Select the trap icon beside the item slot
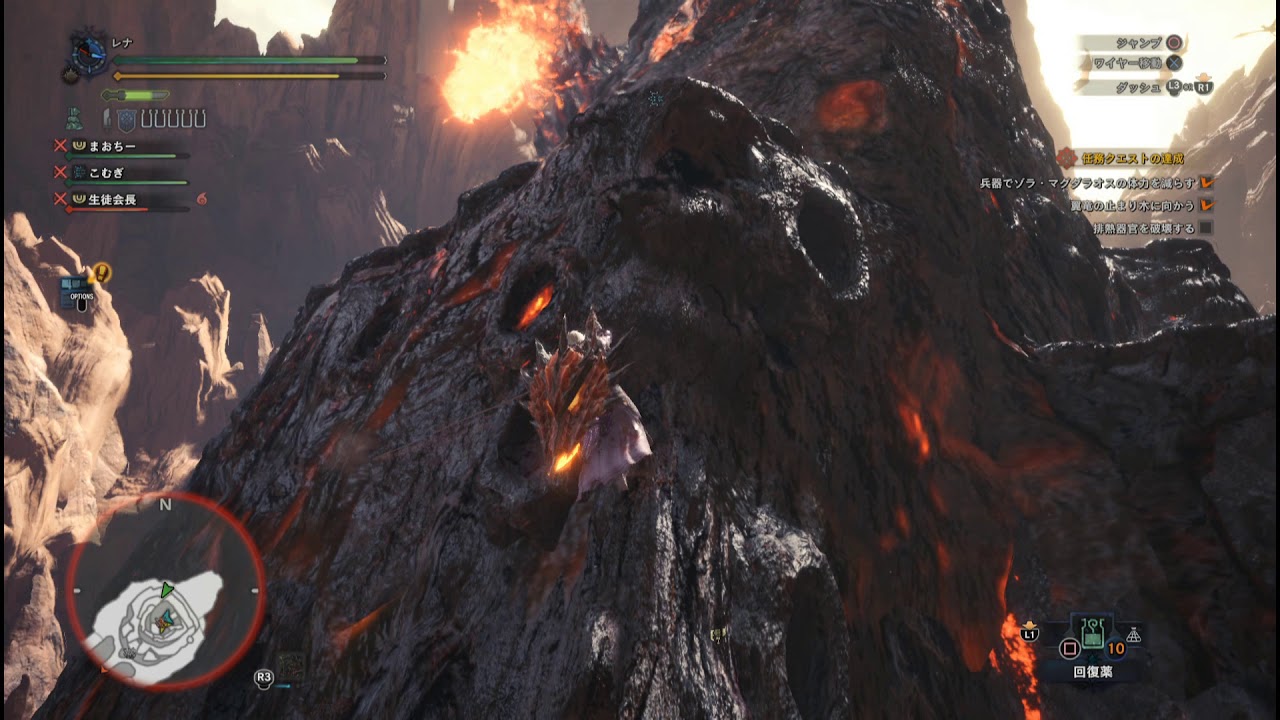Screen dimensions: 1280x720 [1133, 635]
